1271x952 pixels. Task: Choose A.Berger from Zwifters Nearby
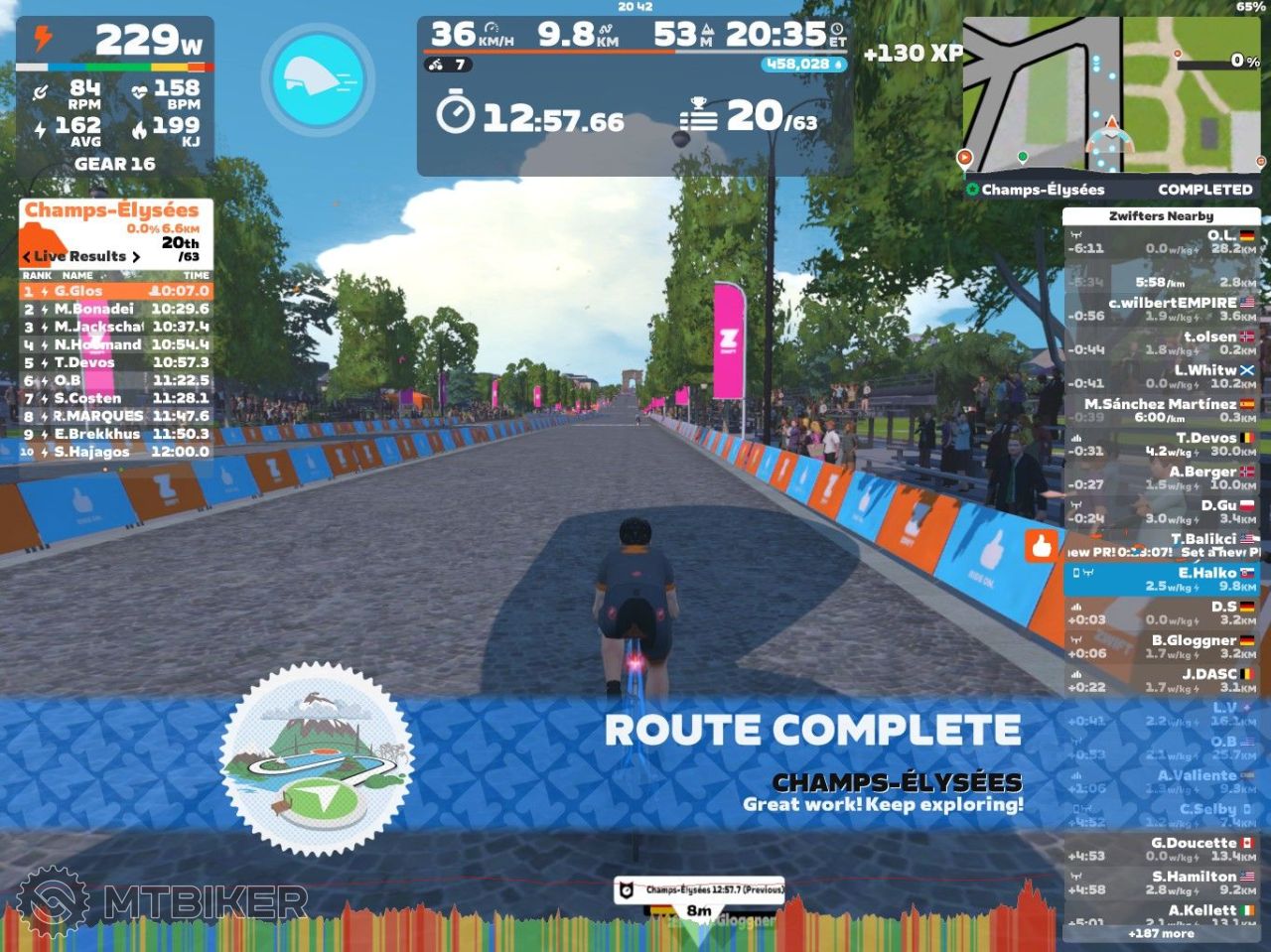1162,477
